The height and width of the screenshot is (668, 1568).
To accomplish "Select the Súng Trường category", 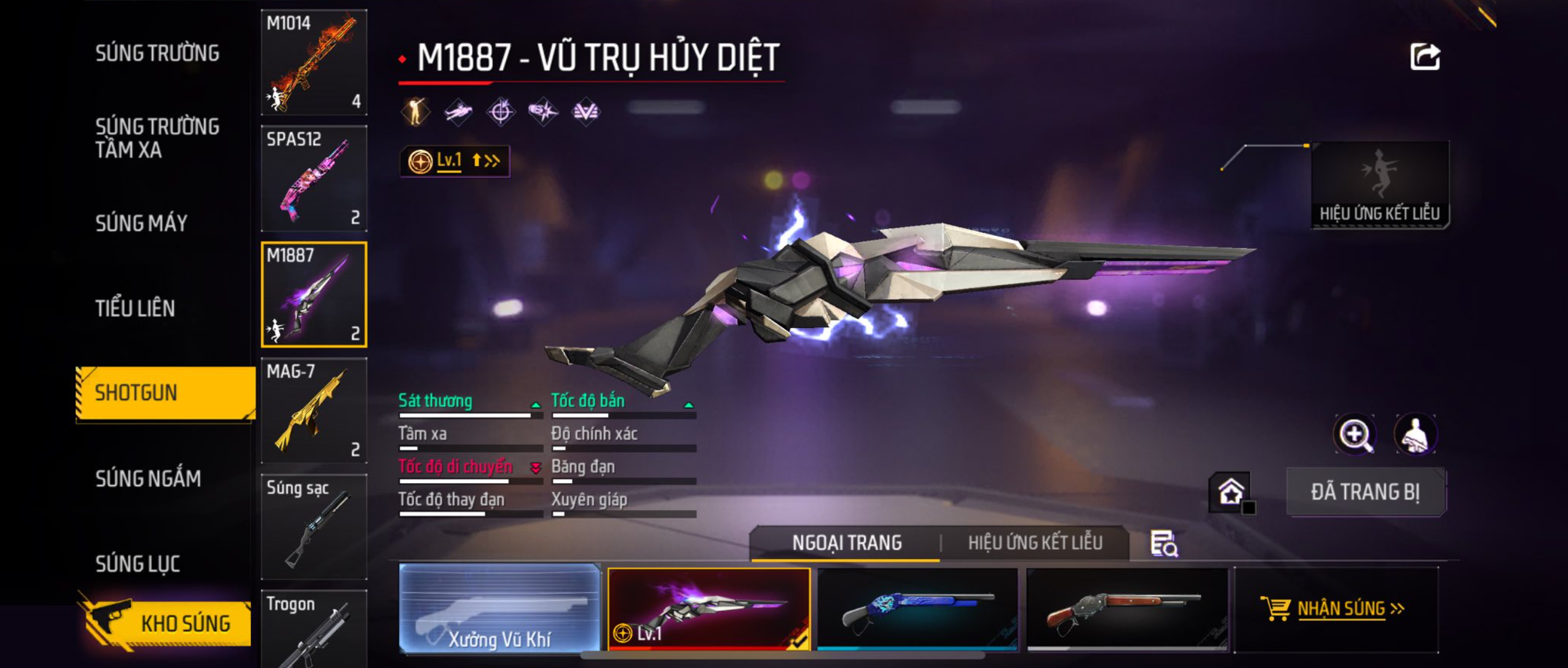I will pyautogui.click(x=157, y=53).
